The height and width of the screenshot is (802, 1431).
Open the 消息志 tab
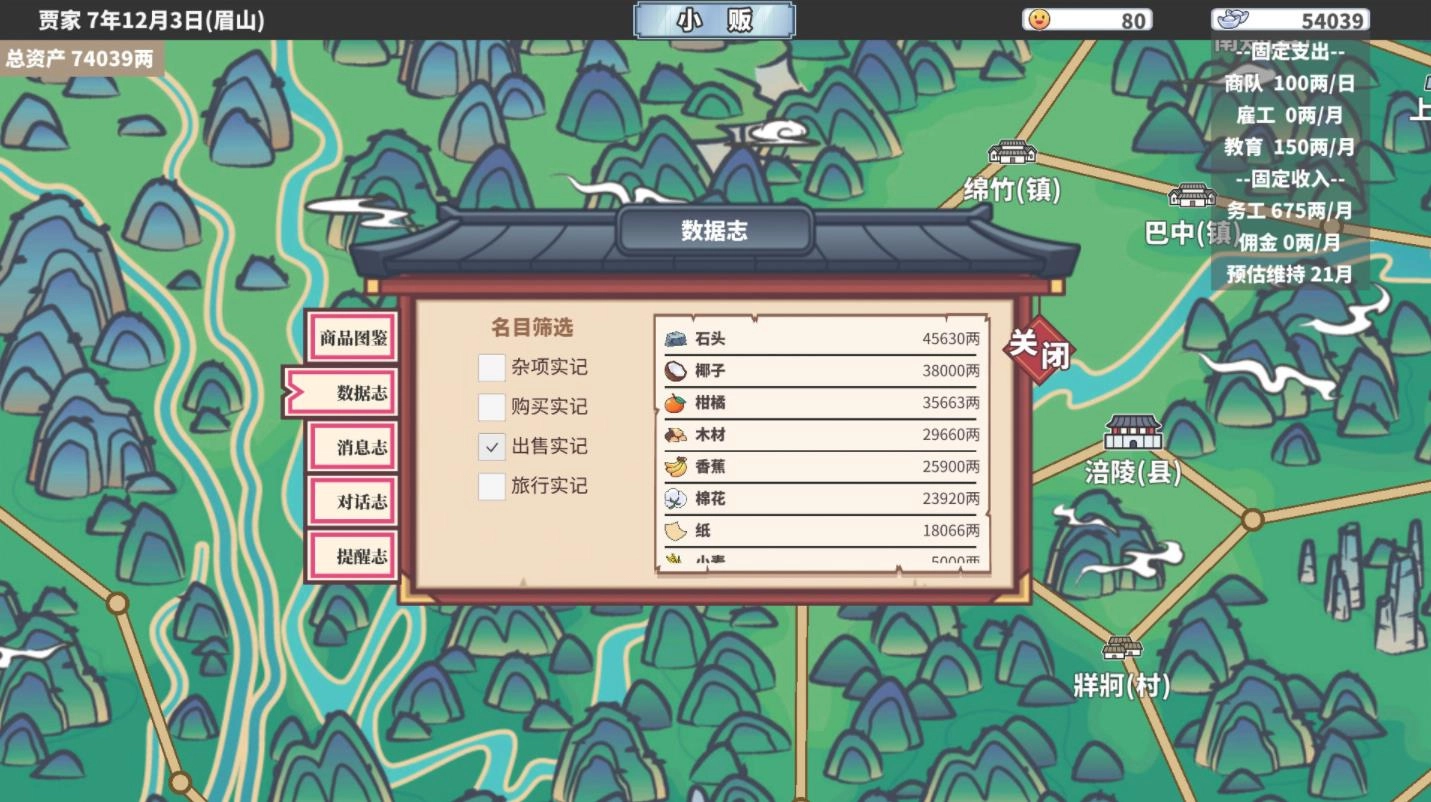pyautogui.click(x=354, y=448)
